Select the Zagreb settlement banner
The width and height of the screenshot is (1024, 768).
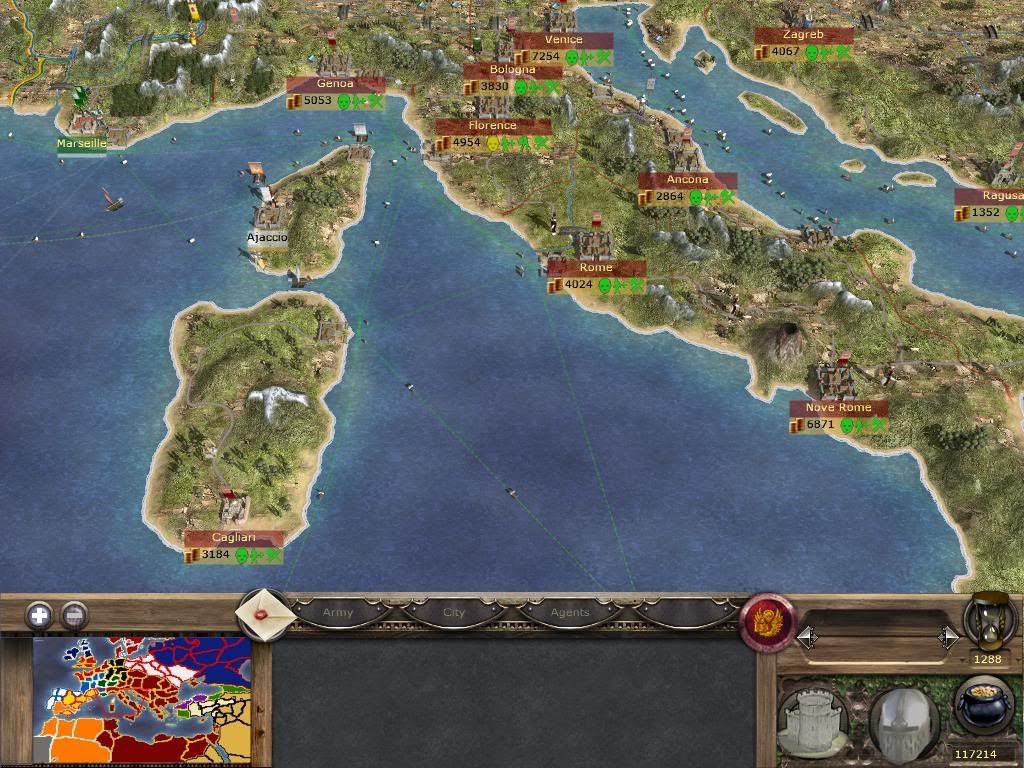804,35
